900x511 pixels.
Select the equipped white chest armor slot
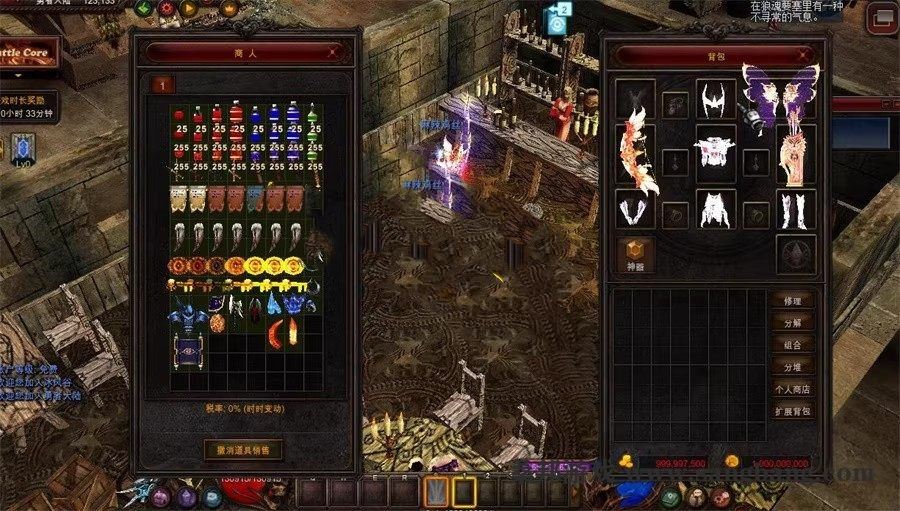715,149
